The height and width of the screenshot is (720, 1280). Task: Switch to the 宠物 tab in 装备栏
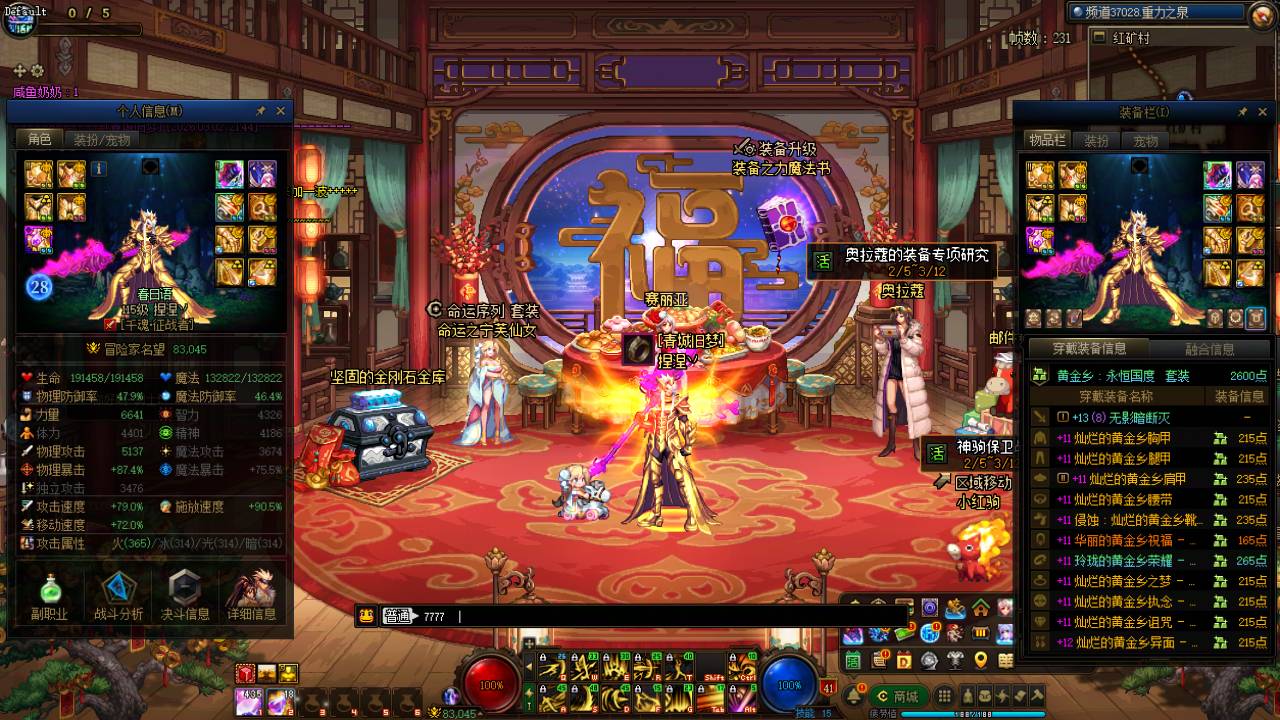(x=1146, y=141)
